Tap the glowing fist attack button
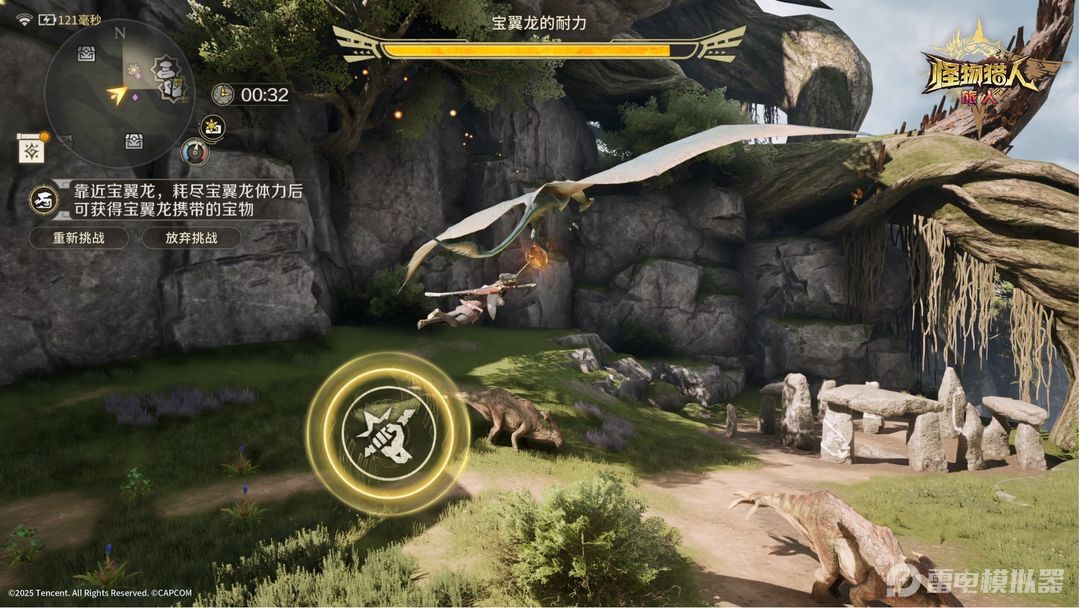 (387, 434)
